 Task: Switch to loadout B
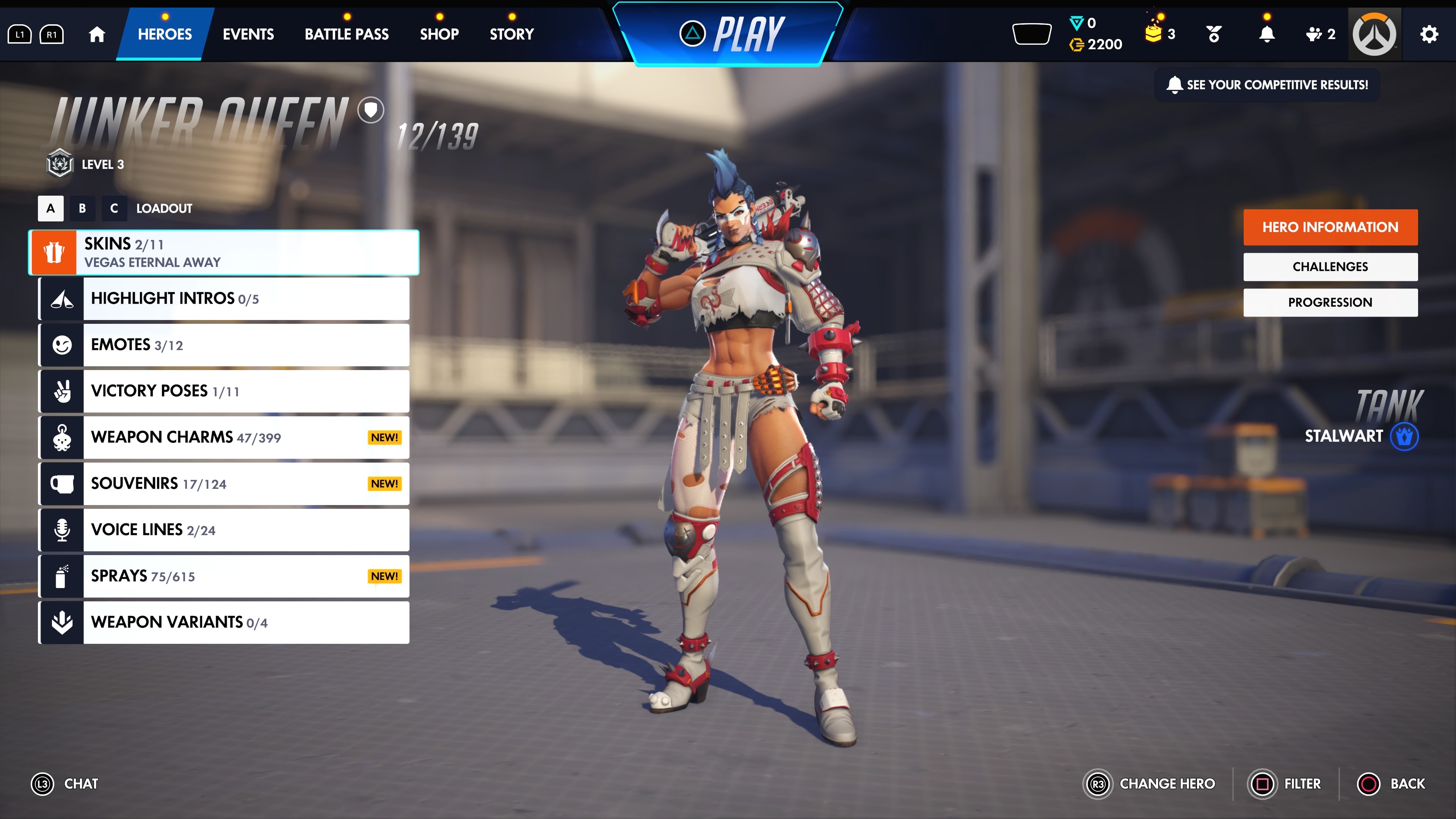click(83, 208)
